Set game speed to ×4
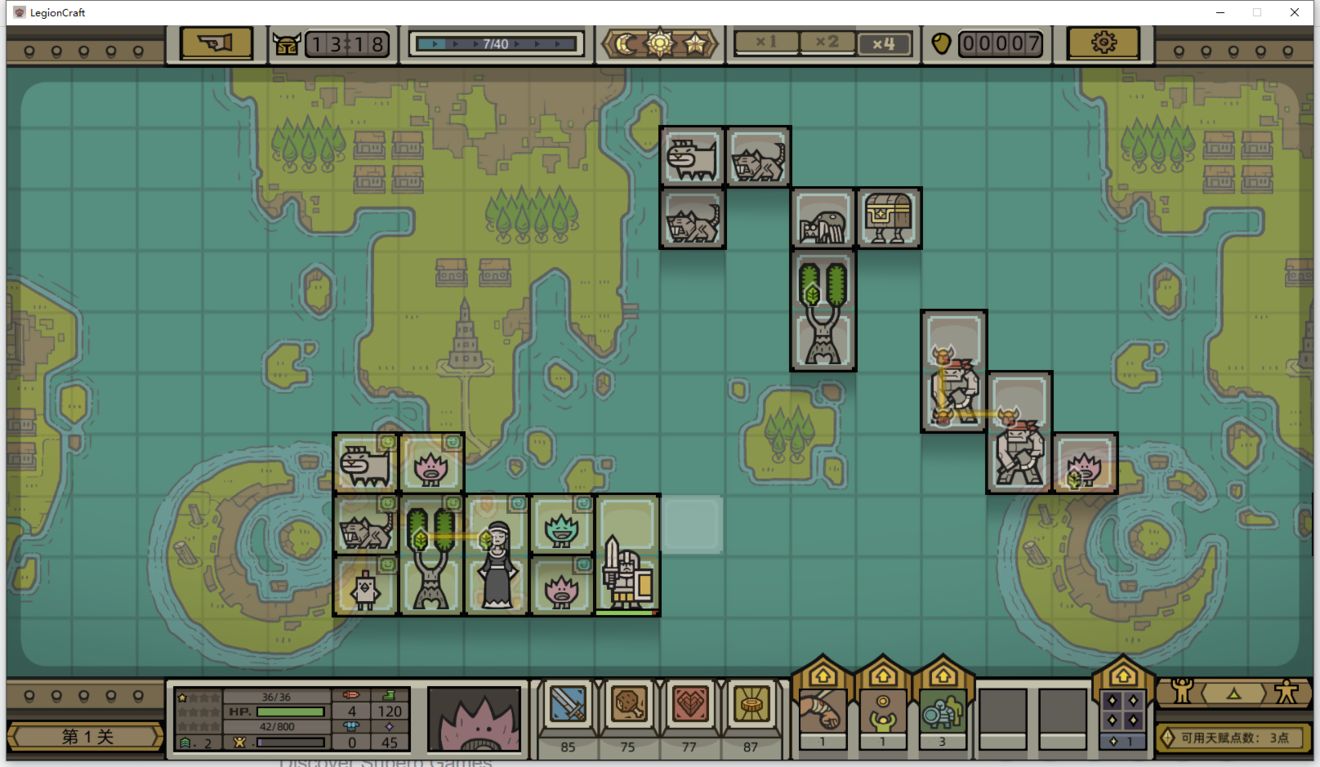This screenshot has height=767, width=1320. coord(882,44)
